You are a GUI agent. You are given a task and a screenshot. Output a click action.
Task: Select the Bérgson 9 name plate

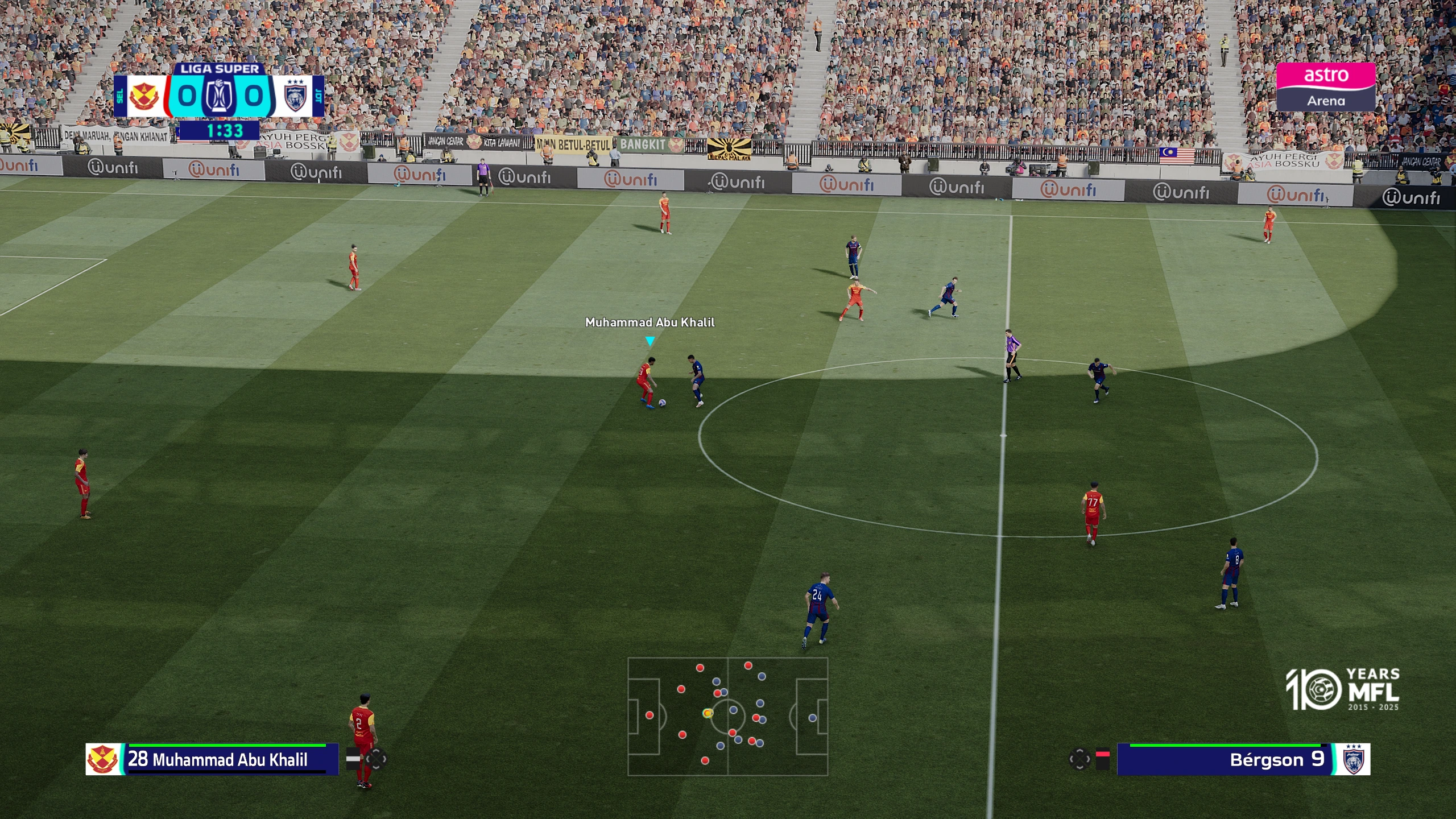(x=1277, y=759)
